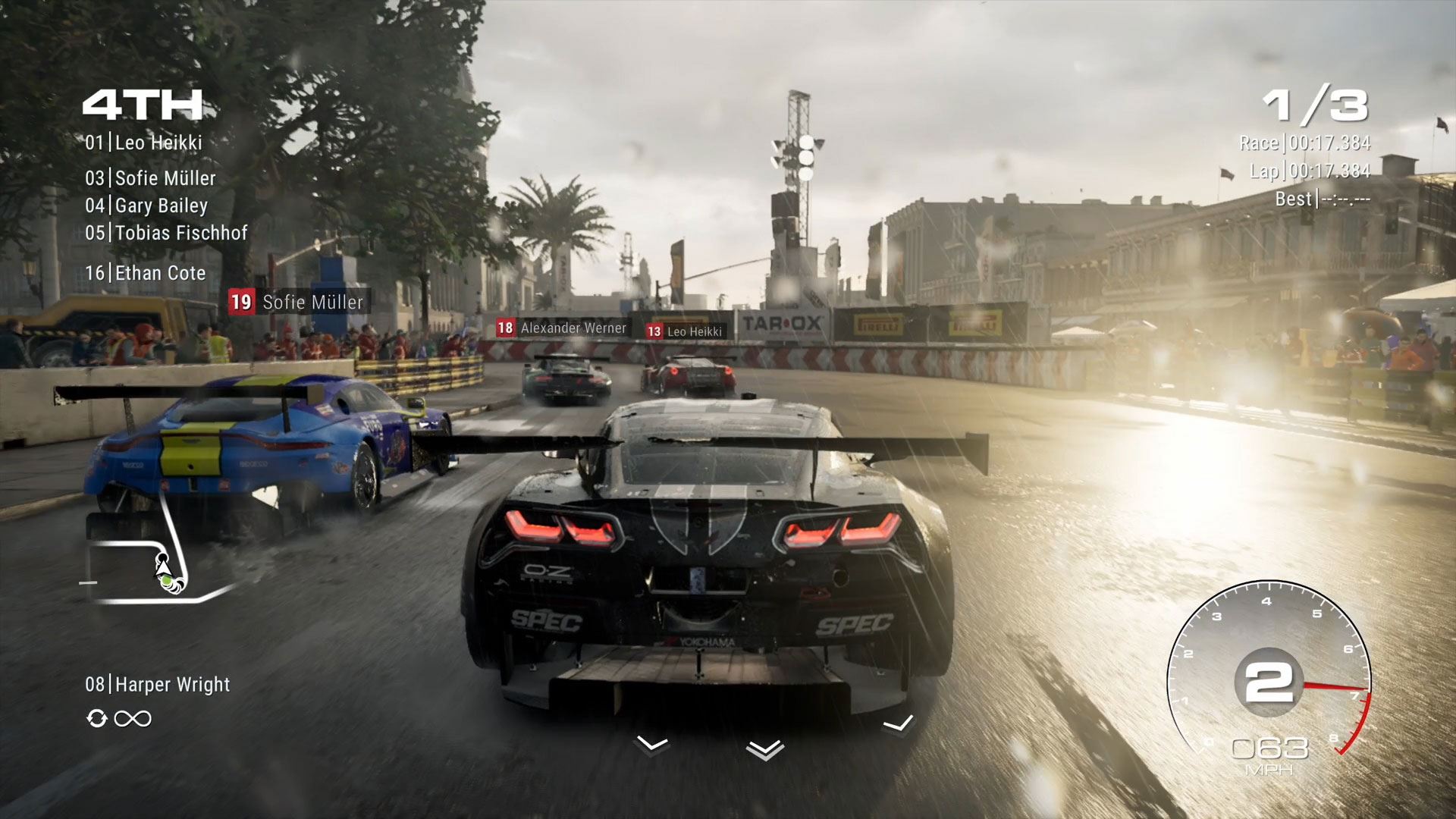The image size is (1456, 819).
Task: Pick Ethan Cote's row in the standings
Action: click(x=146, y=273)
